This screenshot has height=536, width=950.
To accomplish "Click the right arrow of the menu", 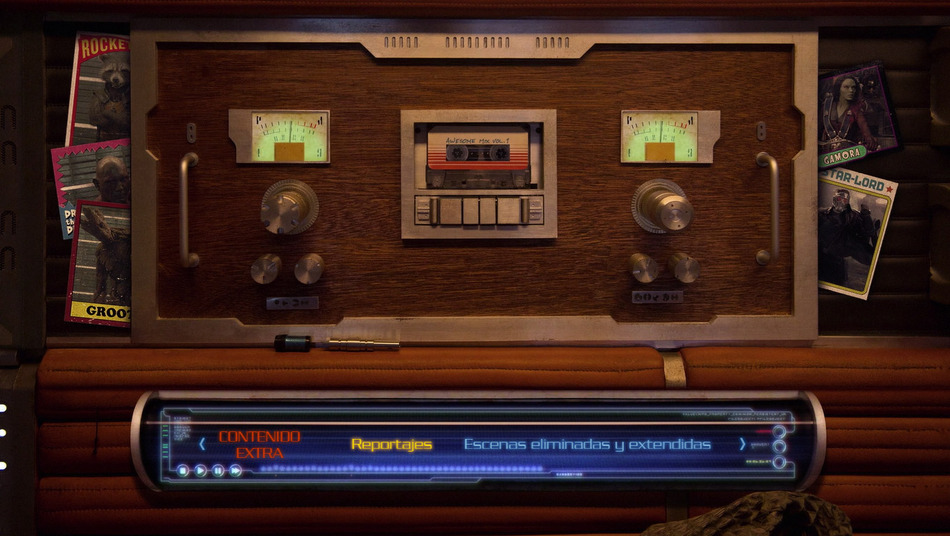I will tap(742, 444).
